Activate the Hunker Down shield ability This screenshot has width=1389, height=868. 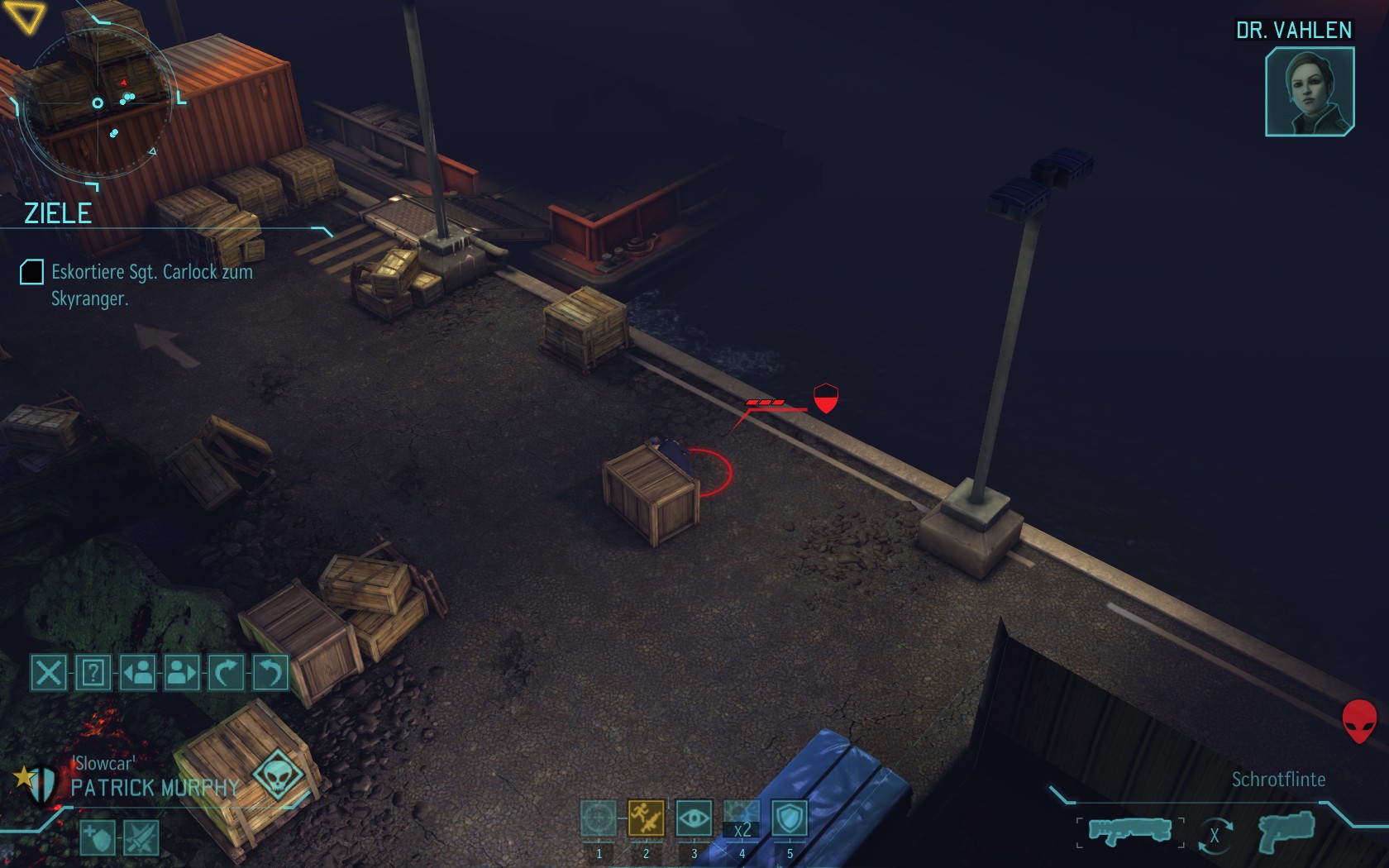[x=790, y=818]
